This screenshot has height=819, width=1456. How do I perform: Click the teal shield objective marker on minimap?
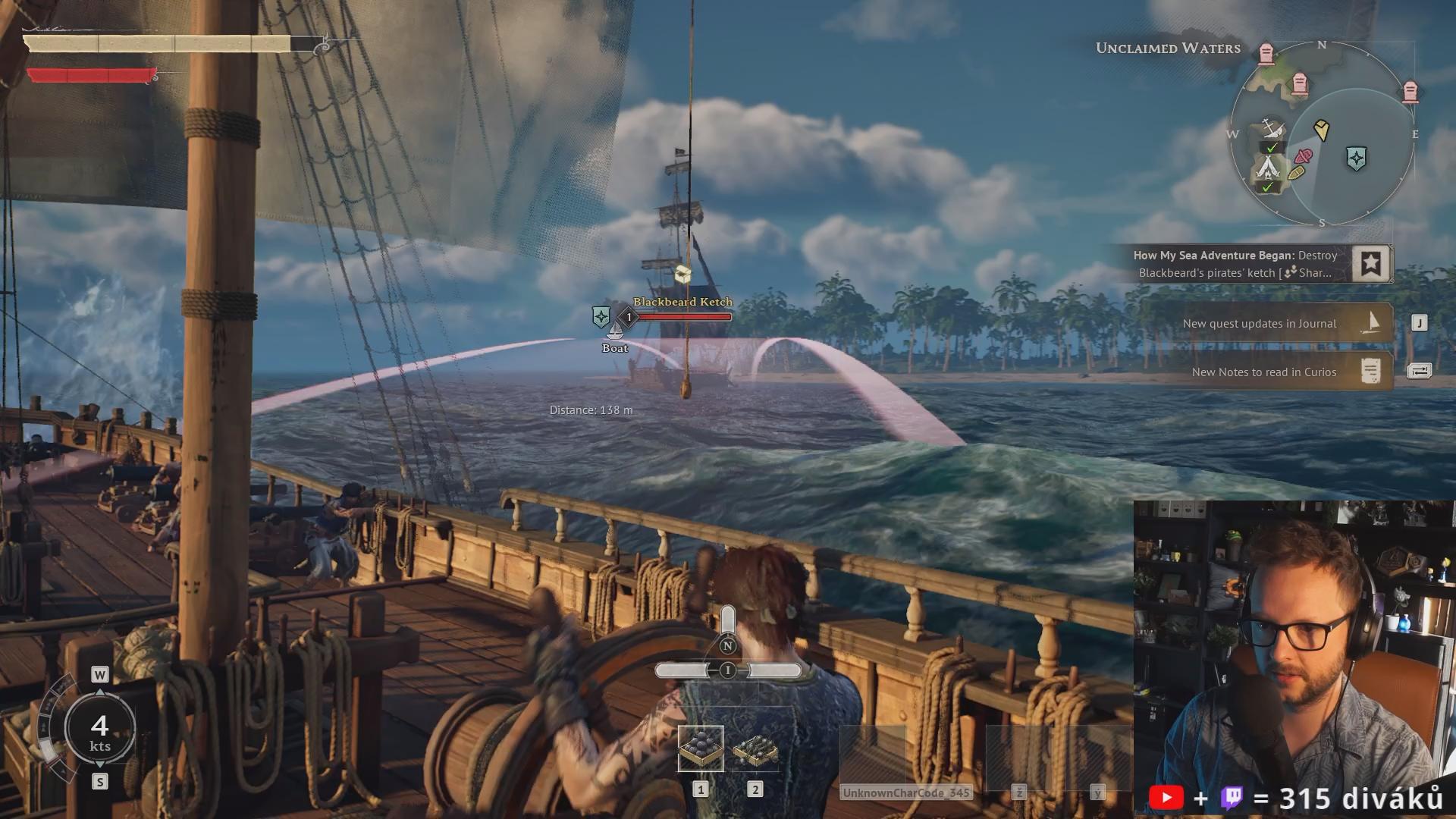[1356, 158]
